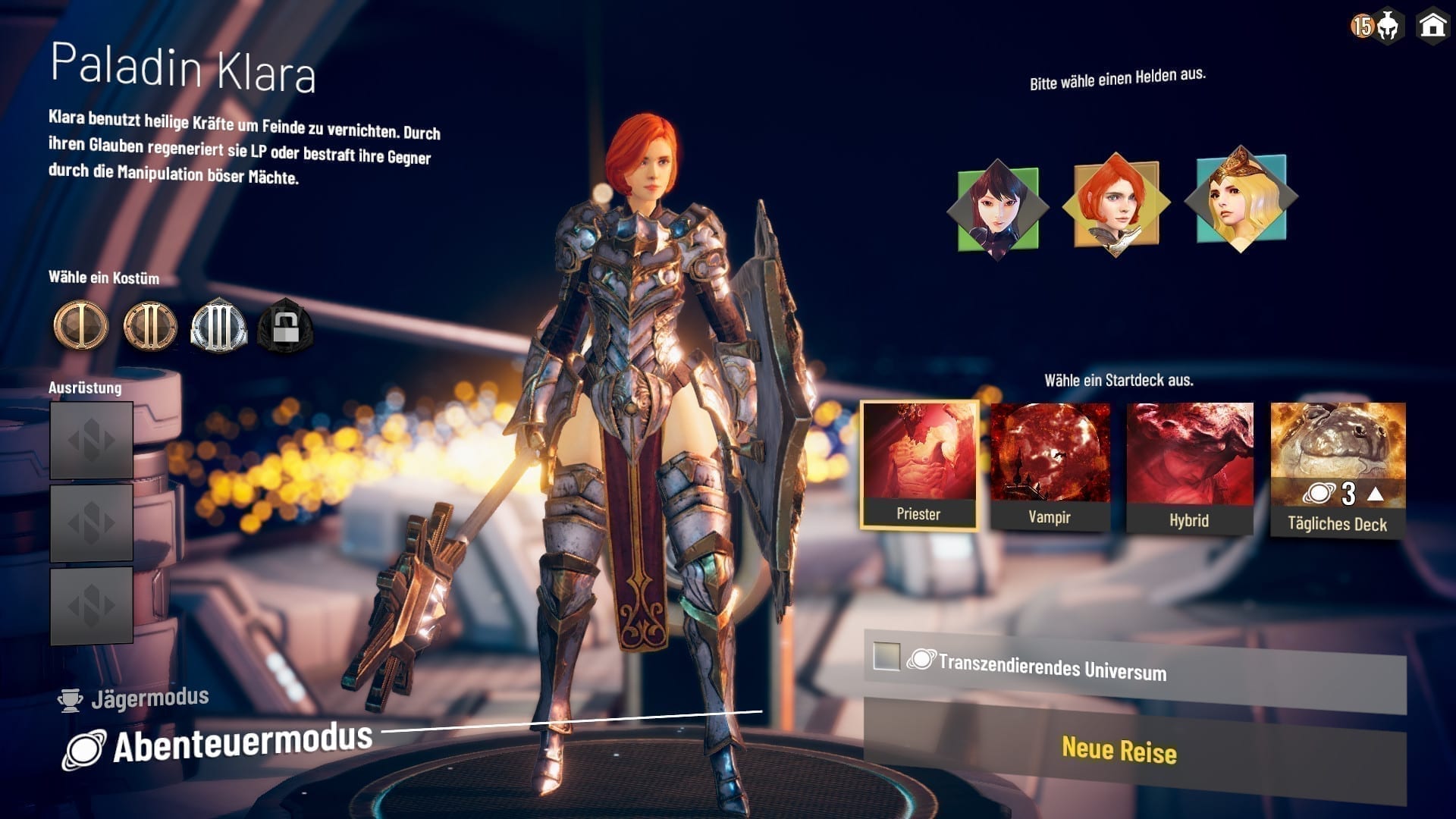Toggle the Transzendierendes Universum checkbox

tap(886, 656)
